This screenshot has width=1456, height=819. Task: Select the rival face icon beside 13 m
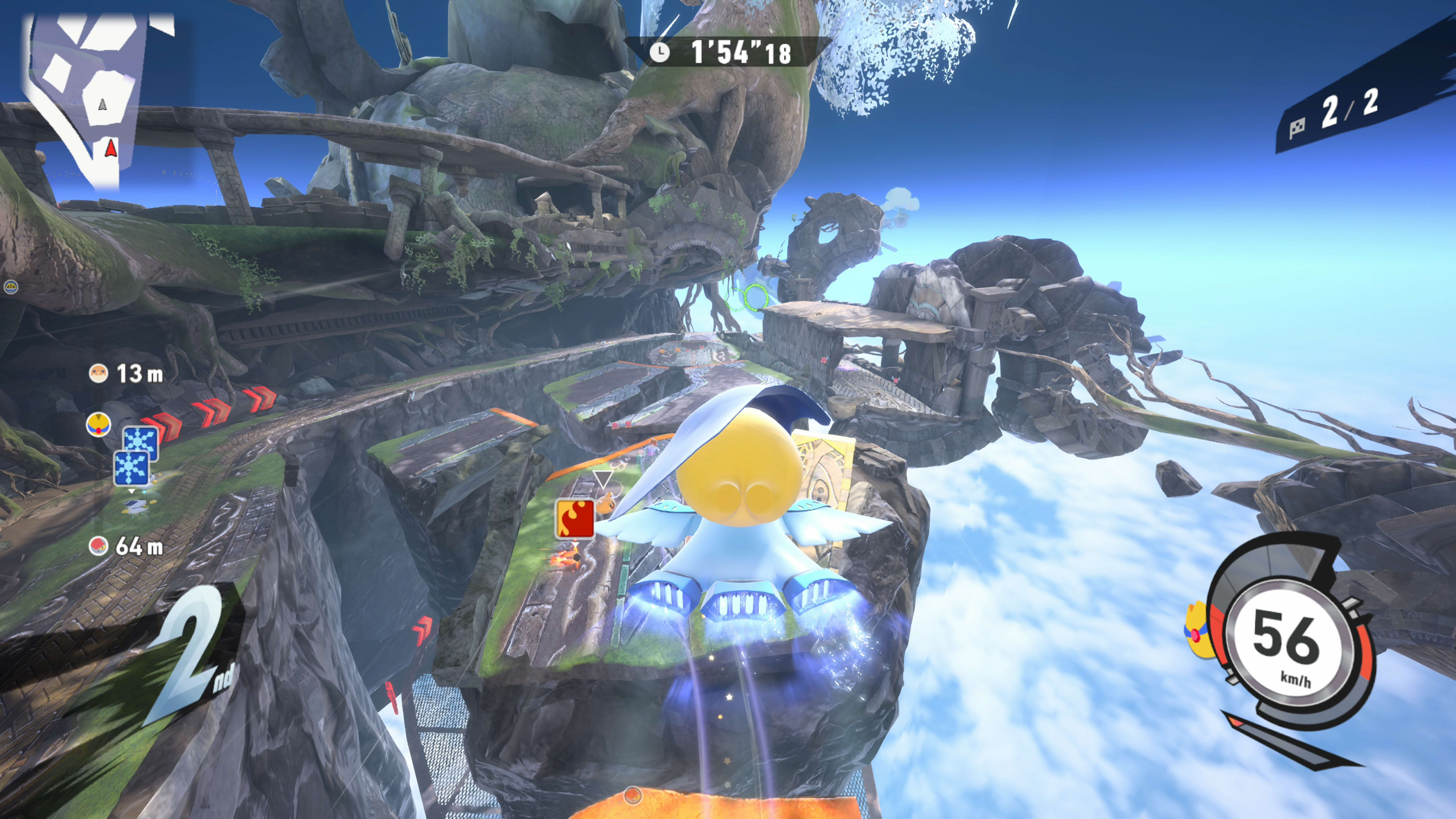point(98,373)
